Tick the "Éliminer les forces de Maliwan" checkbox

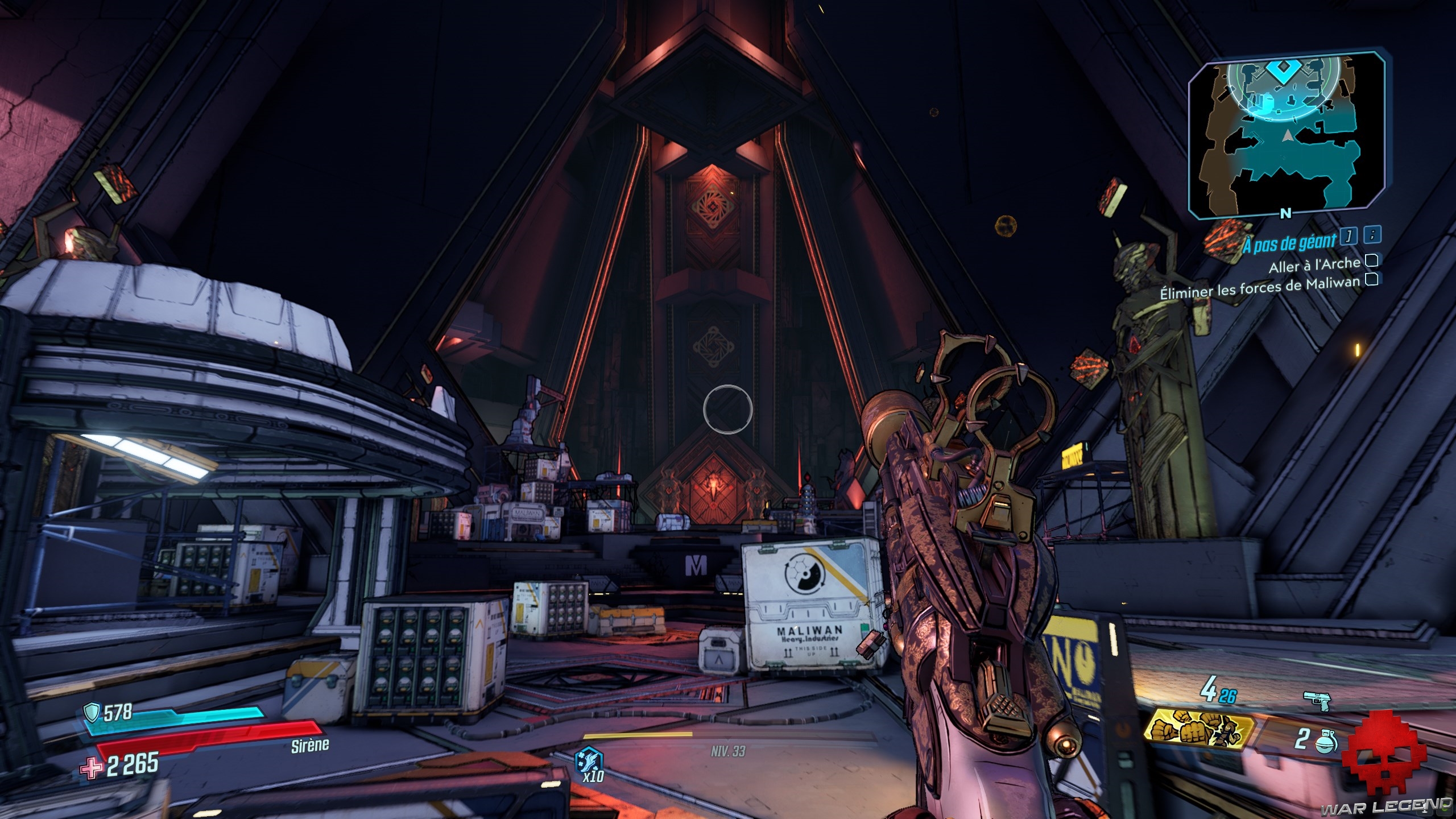[1372, 280]
